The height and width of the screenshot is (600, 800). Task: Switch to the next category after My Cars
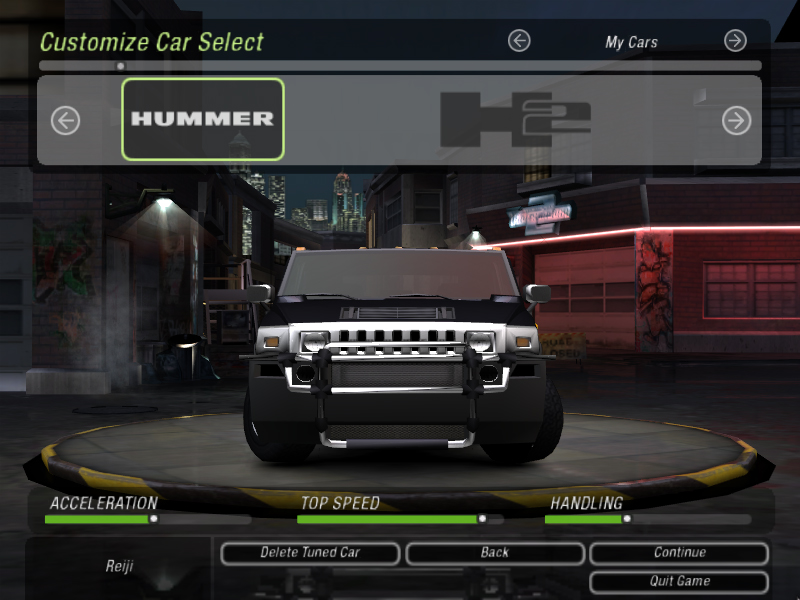click(735, 41)
